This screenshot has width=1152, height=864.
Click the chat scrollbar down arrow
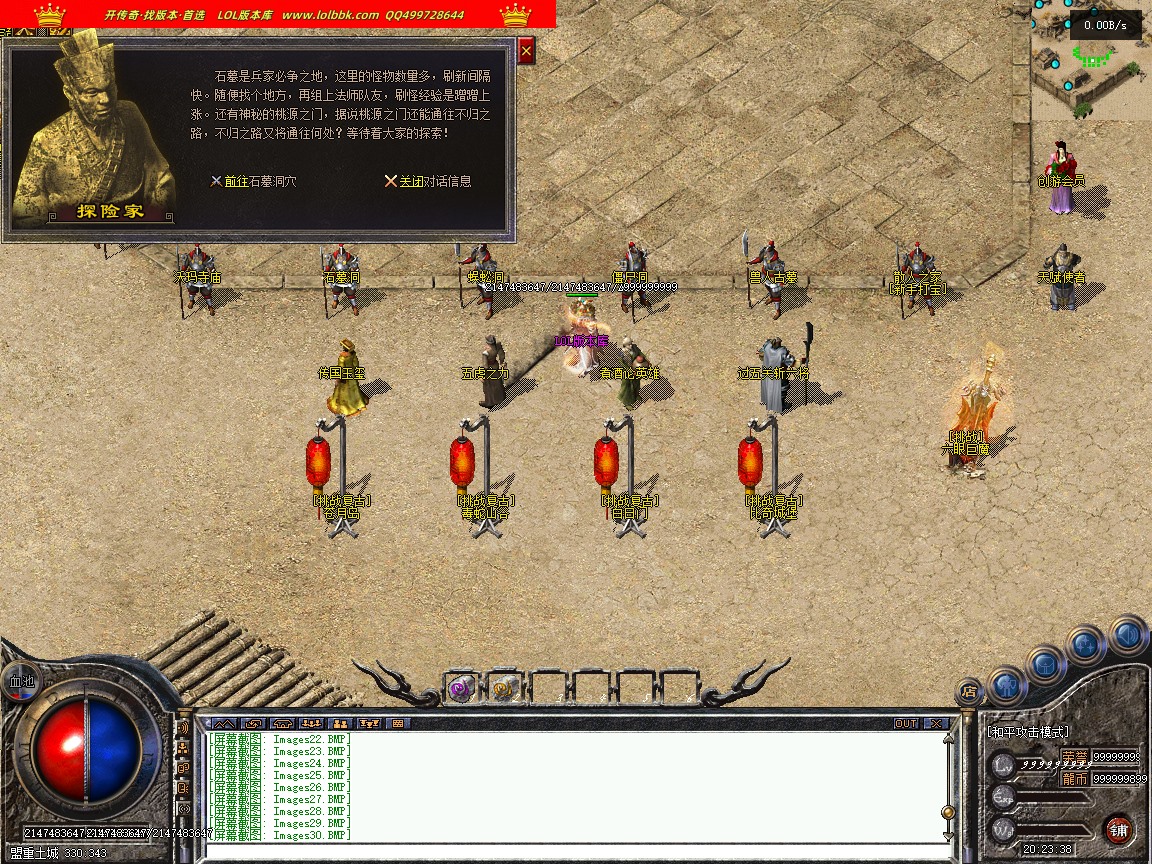tap(948, 833)
